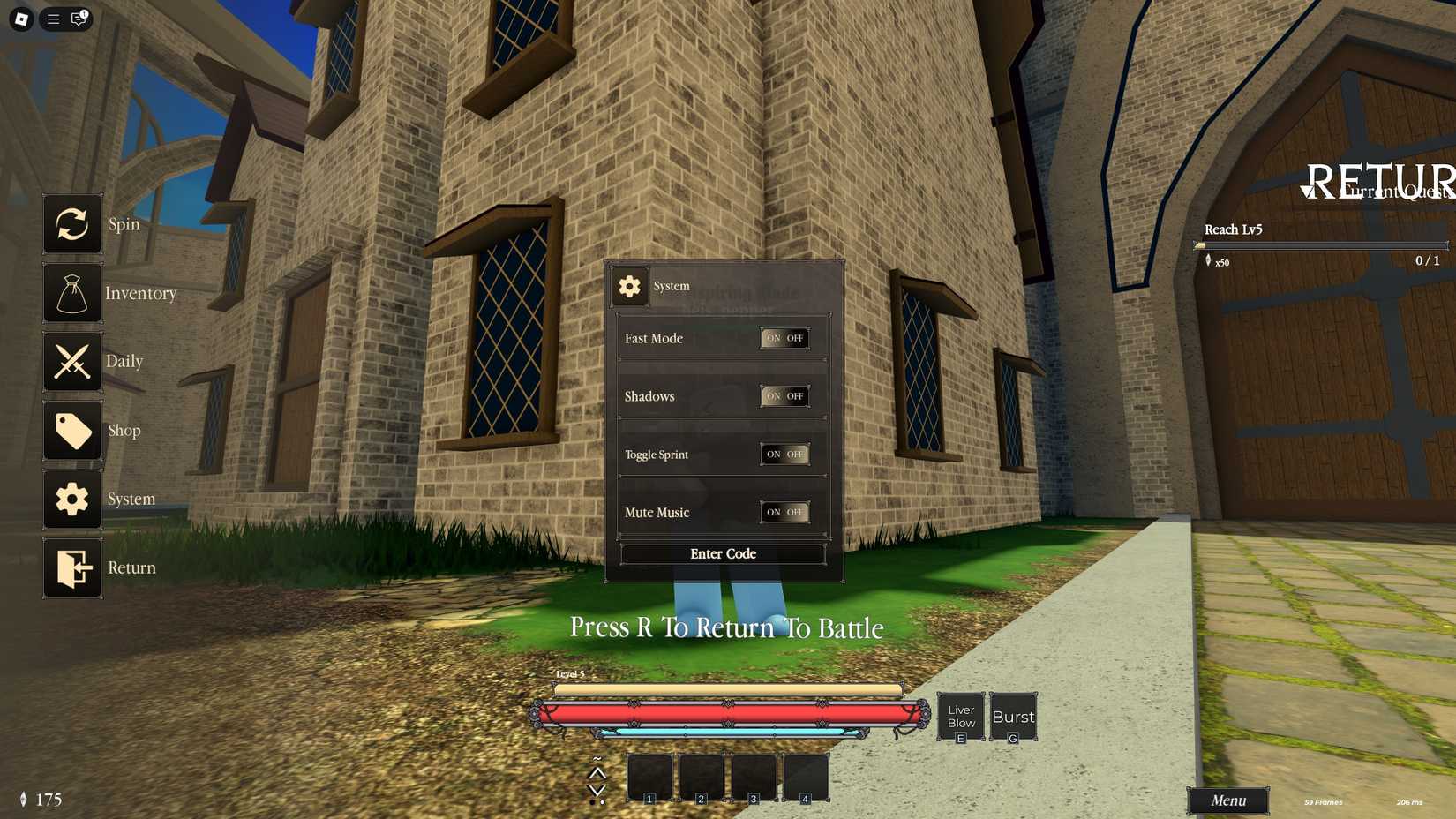Open the Shop tag icon
Image resolution: width=1456 pixels, height=819 pixels.
[x=72, y=431]
